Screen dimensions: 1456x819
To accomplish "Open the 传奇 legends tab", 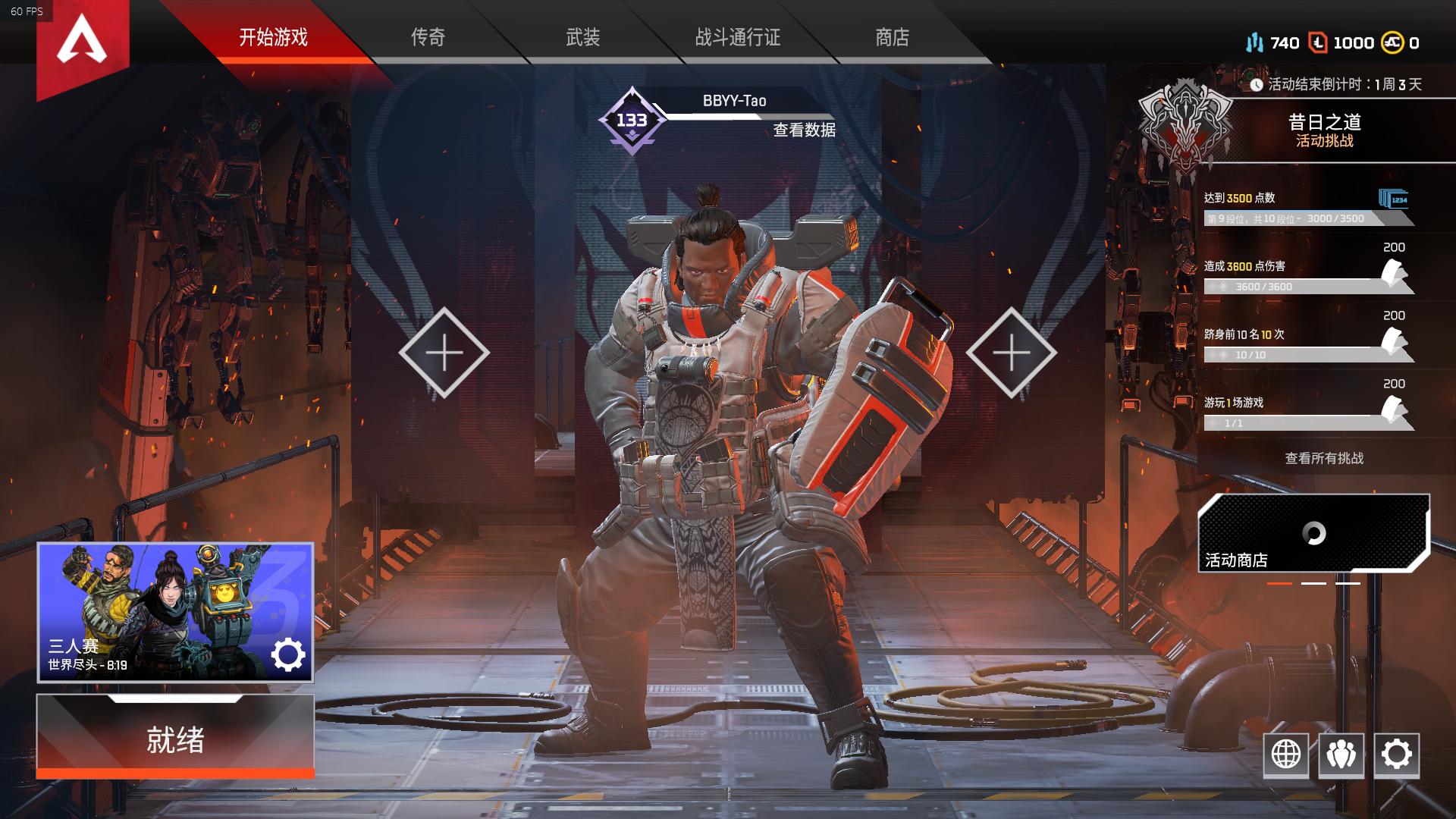I will (428, 37).
